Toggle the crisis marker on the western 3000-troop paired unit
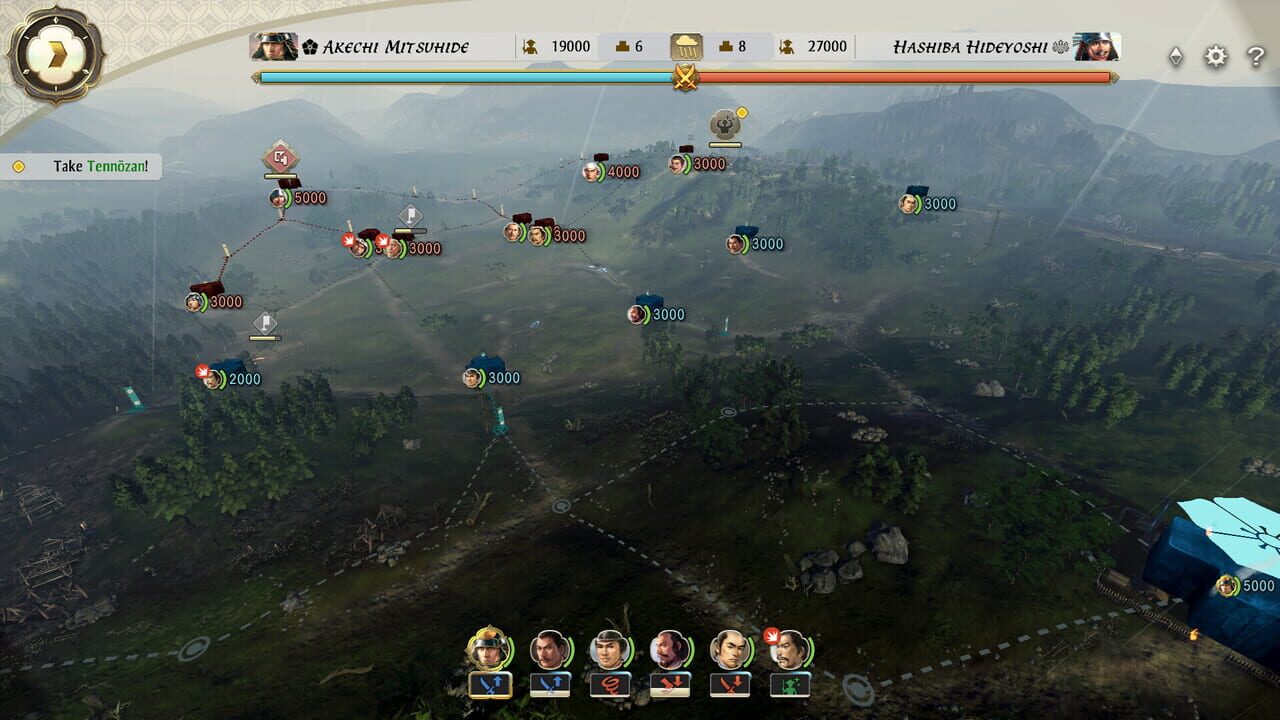The width and height of the screenshot is (1280, 720). coord(350,240)
